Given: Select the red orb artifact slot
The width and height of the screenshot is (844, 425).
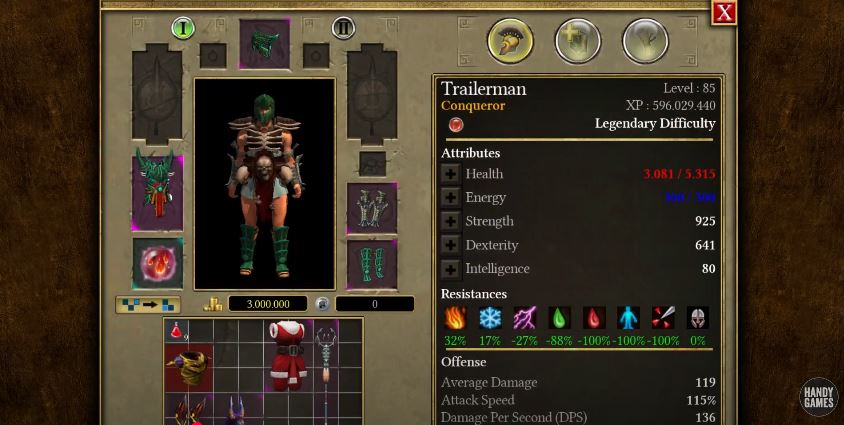Looking at the screenshot, I should [157, 263].
